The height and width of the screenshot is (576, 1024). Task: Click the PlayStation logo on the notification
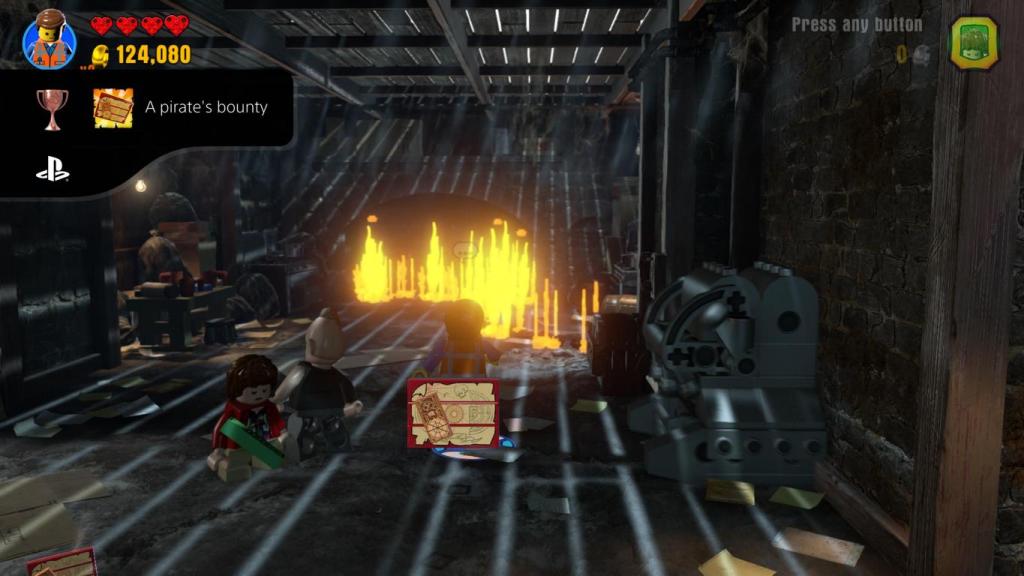[52, 171]
